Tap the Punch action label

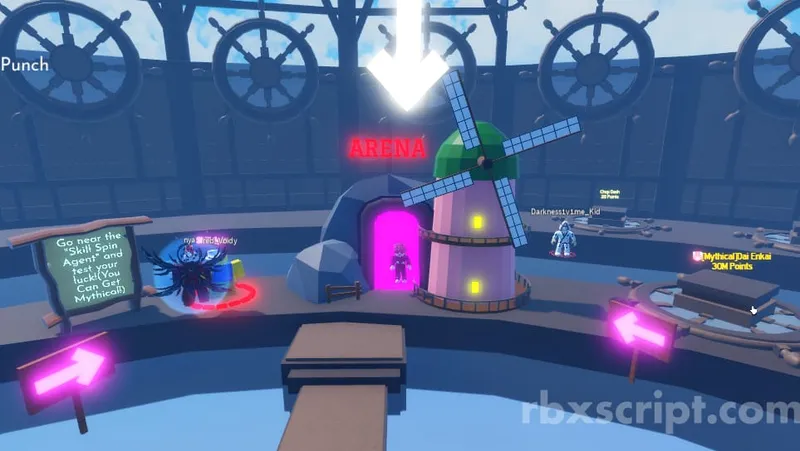pos(25,64)
